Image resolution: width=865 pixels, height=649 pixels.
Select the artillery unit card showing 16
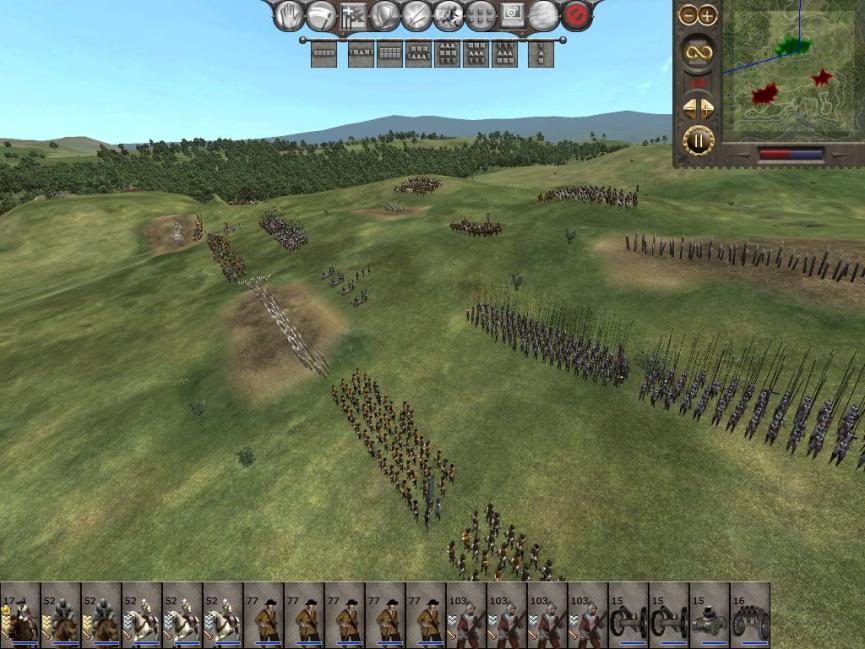[x=750, y=614]
